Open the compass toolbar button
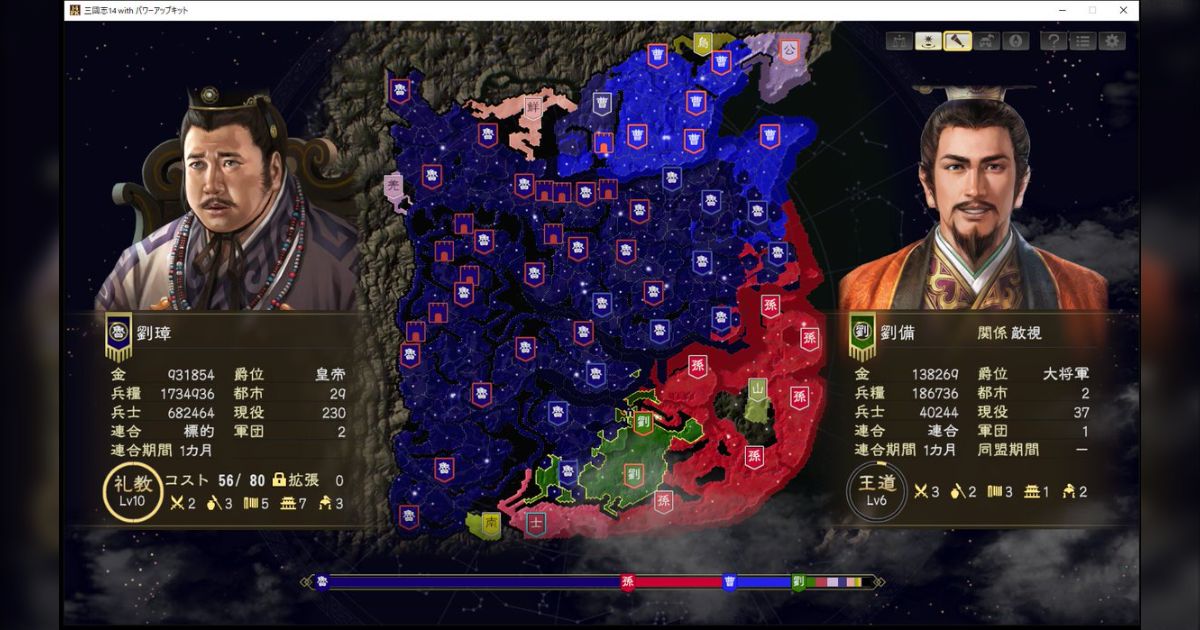 tap(1016, 42)
